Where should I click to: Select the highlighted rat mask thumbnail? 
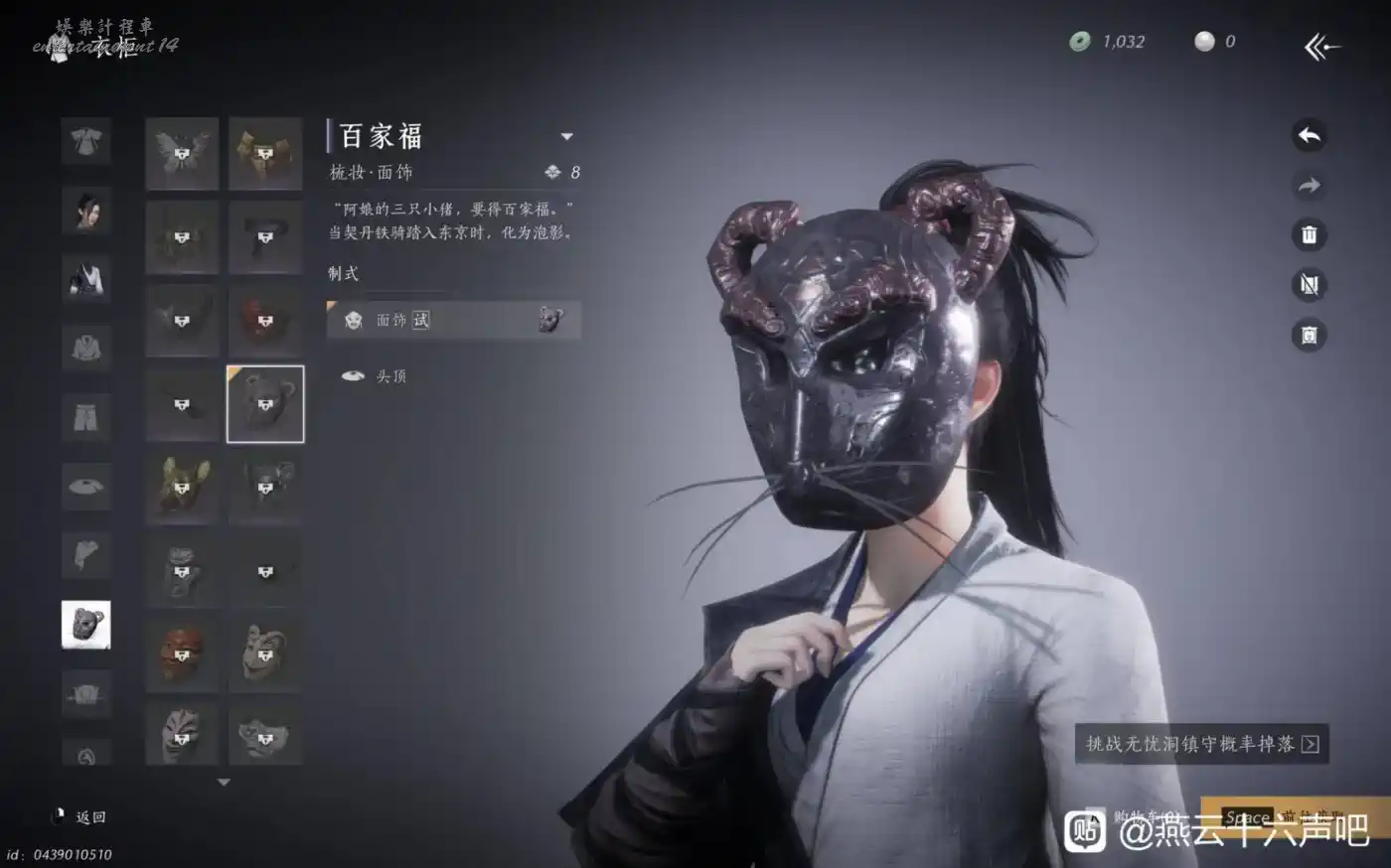265,404
